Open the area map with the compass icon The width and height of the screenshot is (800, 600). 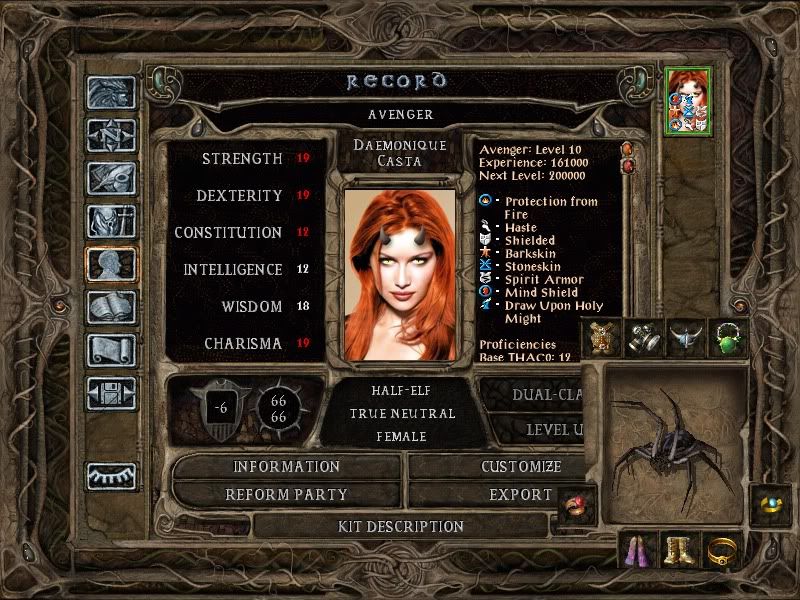[111, 135]
